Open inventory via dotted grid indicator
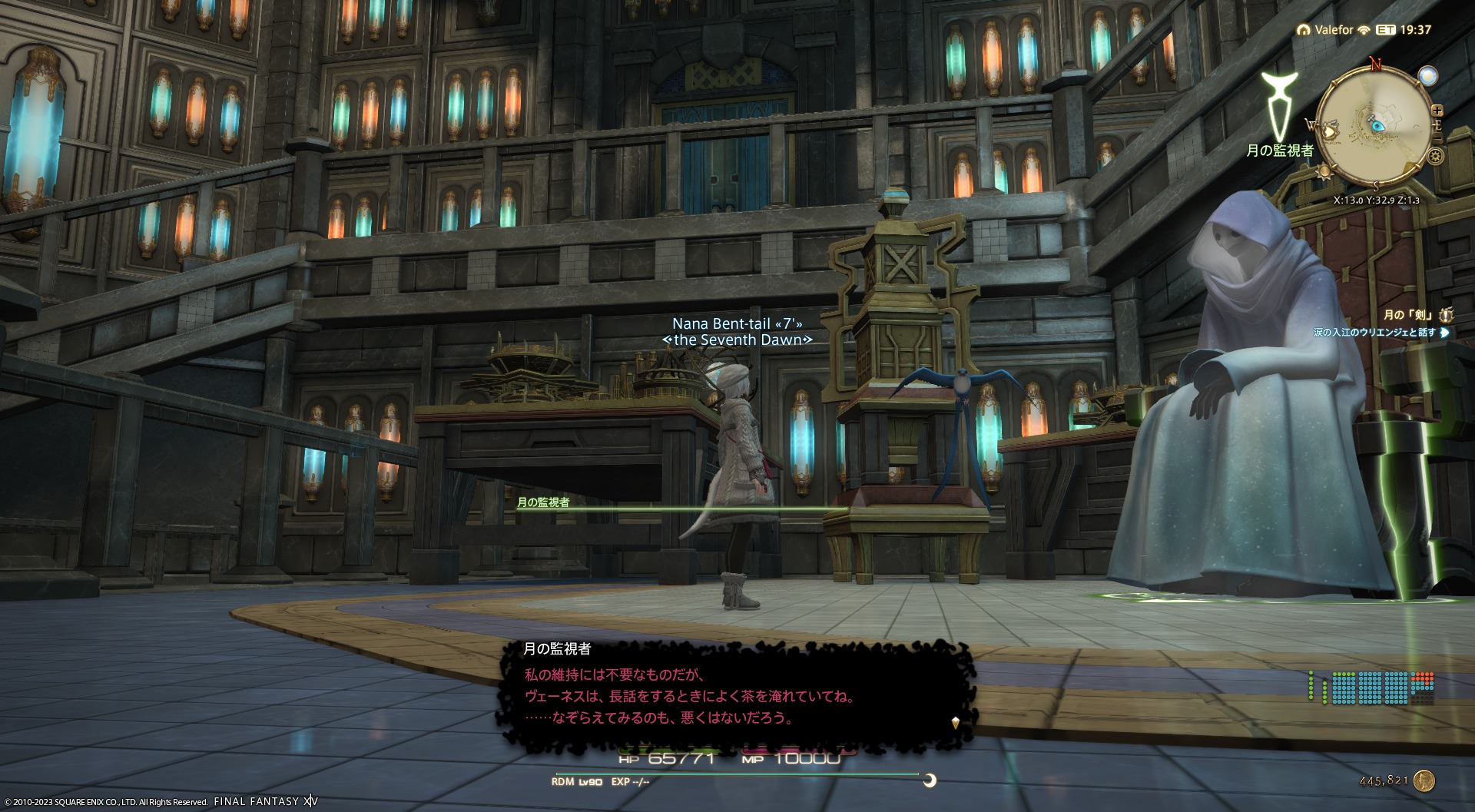 (x=1372, y=688)
